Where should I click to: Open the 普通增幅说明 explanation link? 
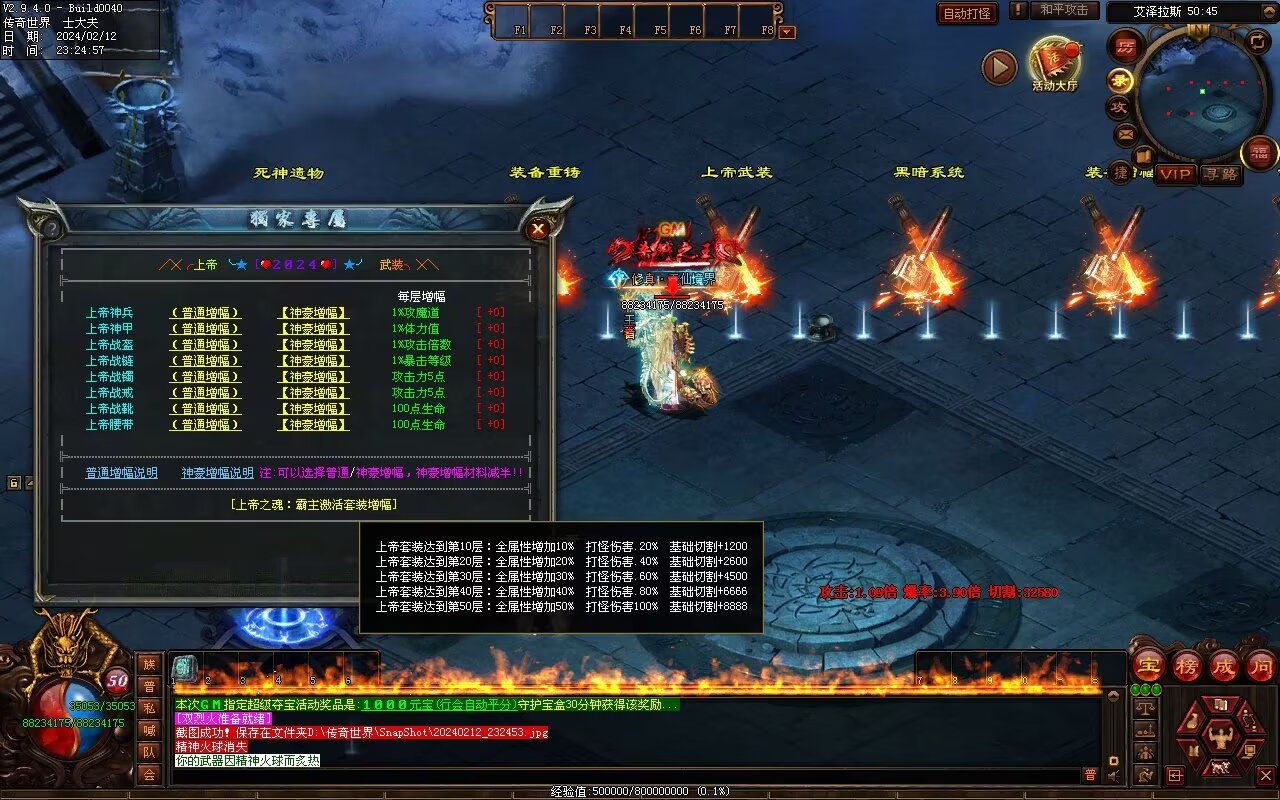tap(121, 473)
